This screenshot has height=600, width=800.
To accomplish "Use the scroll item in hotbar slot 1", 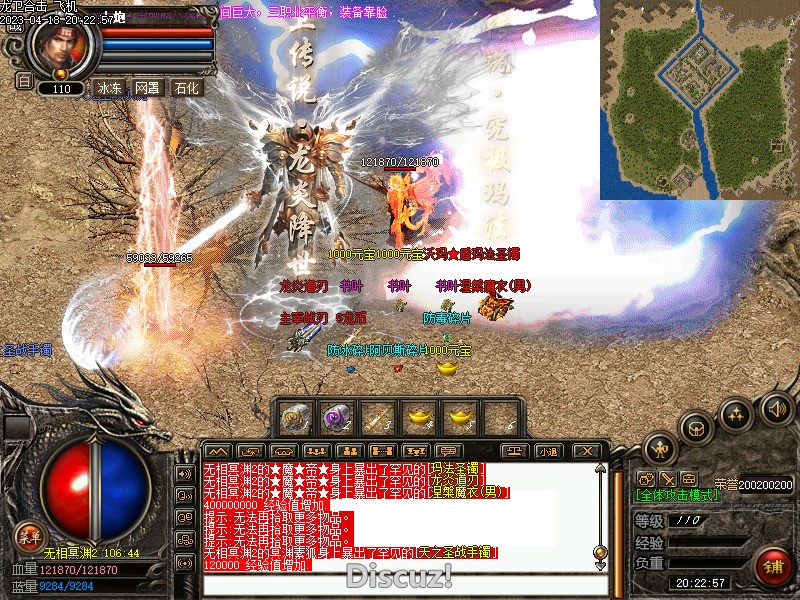I will 296,417.
